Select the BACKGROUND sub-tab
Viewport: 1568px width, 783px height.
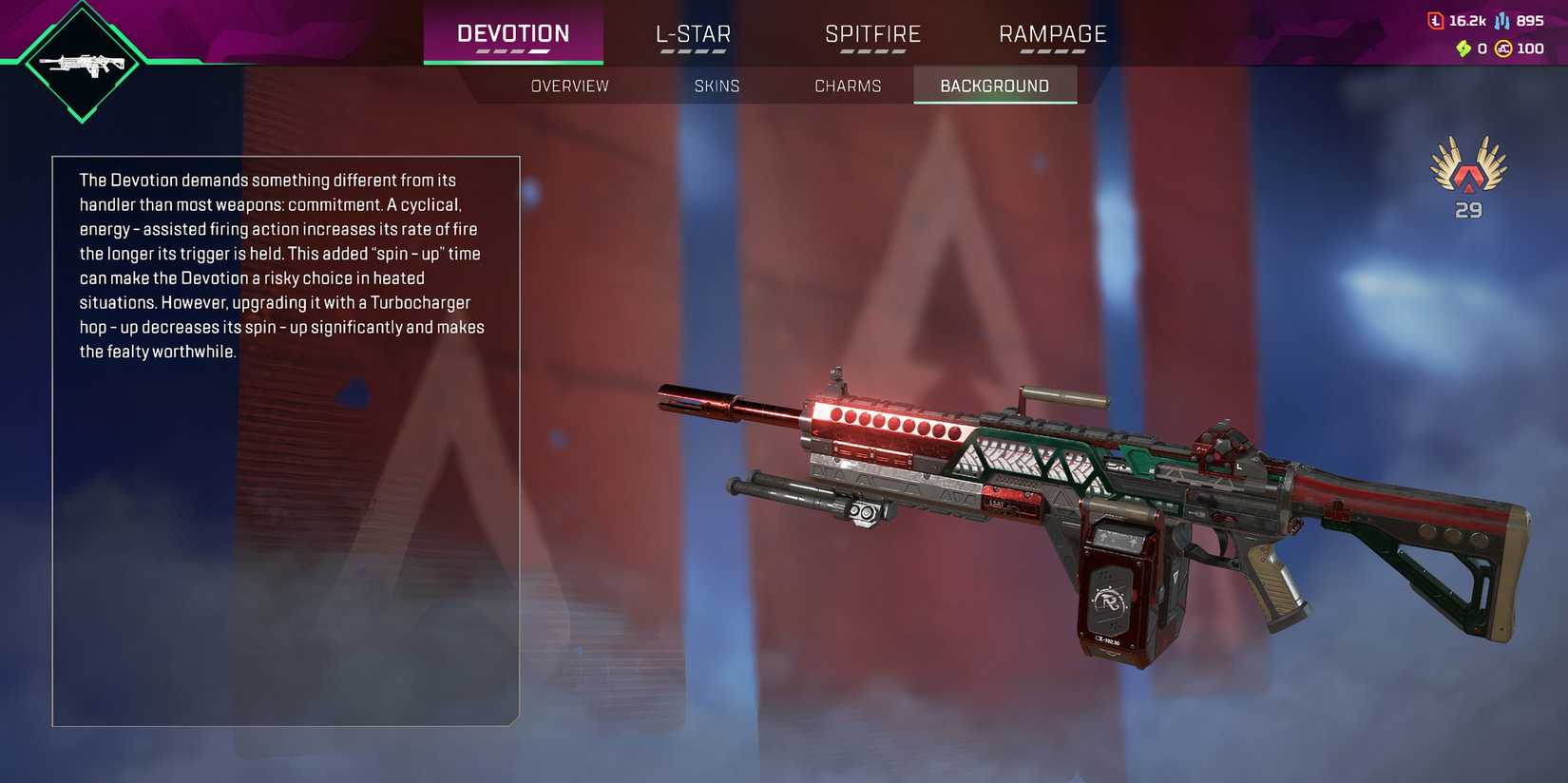(995, 86)
